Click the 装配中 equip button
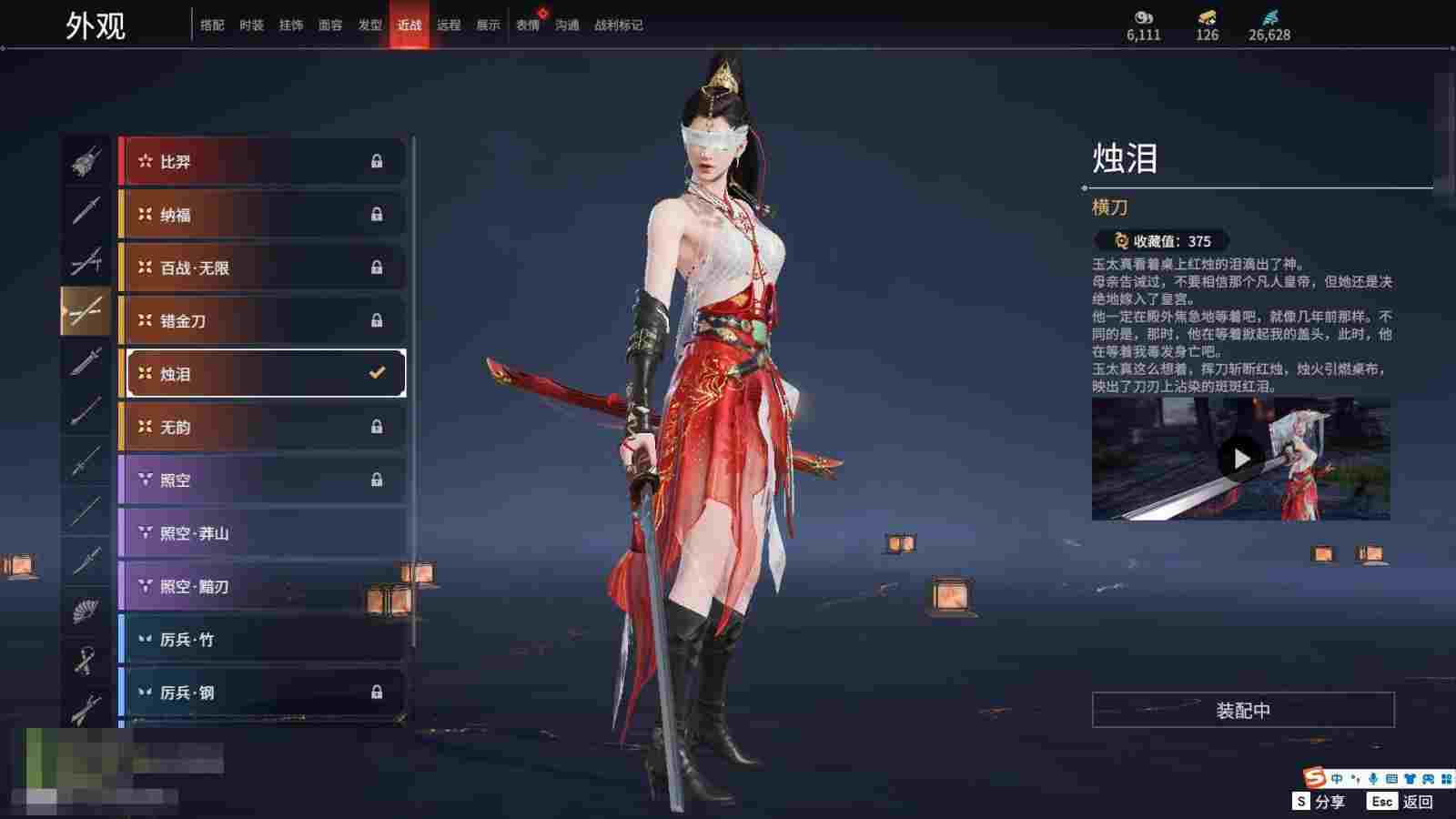The image size is (1456, 819). point(1242,710)
